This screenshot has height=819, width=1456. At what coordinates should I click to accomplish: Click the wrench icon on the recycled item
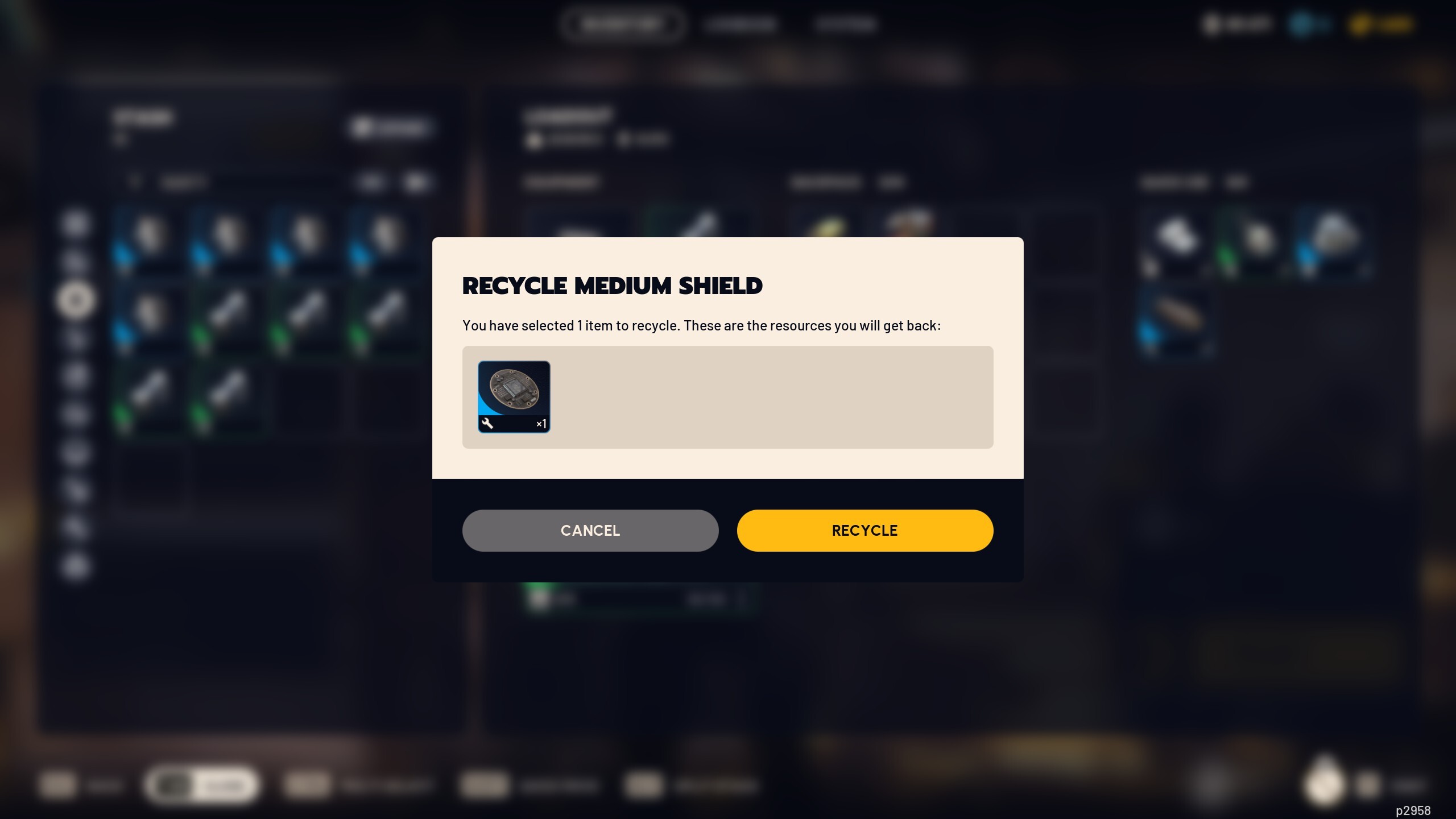tap(489, 423)
